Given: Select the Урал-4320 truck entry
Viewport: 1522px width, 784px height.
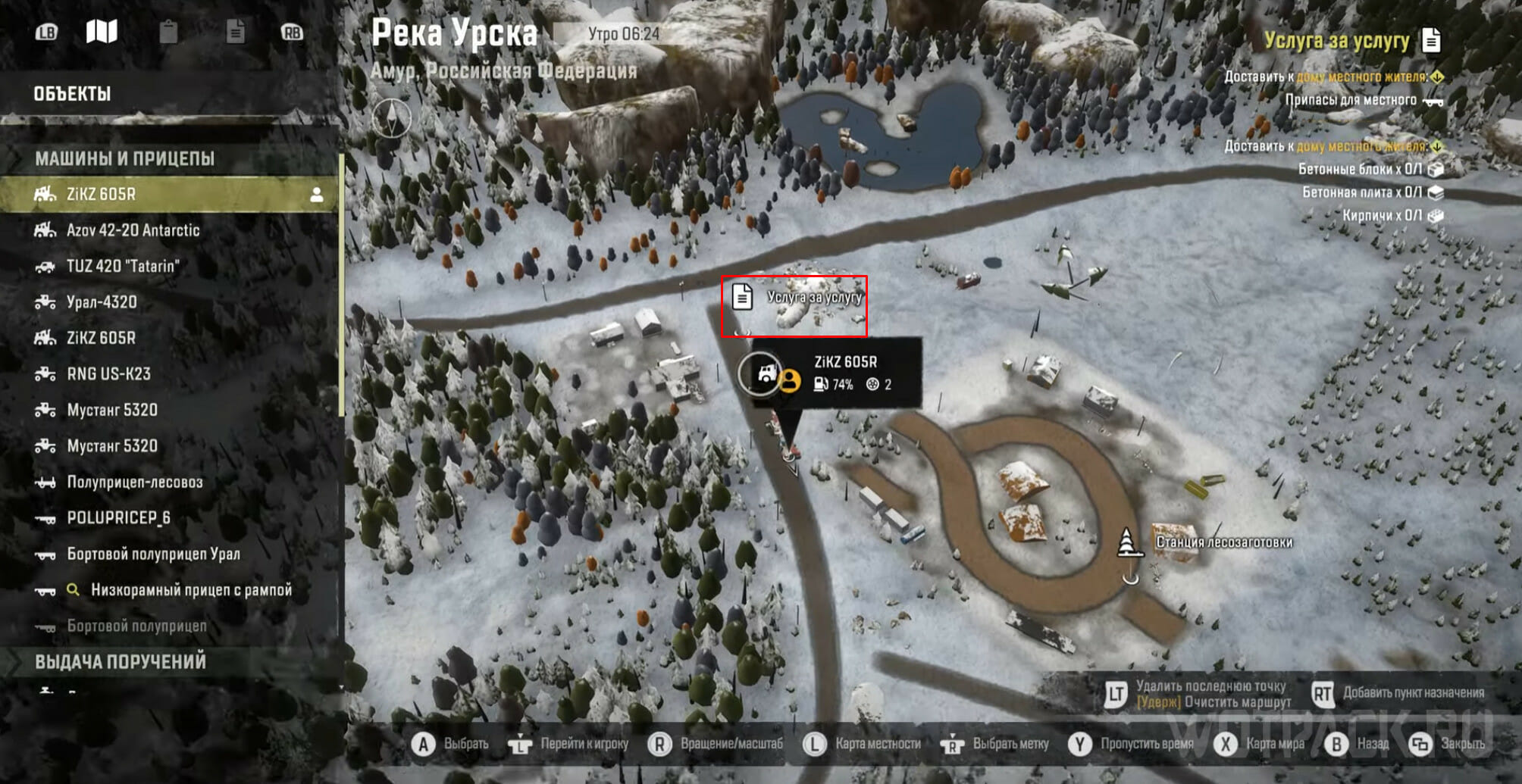Looking at the screenshot, I should [102, 302].
